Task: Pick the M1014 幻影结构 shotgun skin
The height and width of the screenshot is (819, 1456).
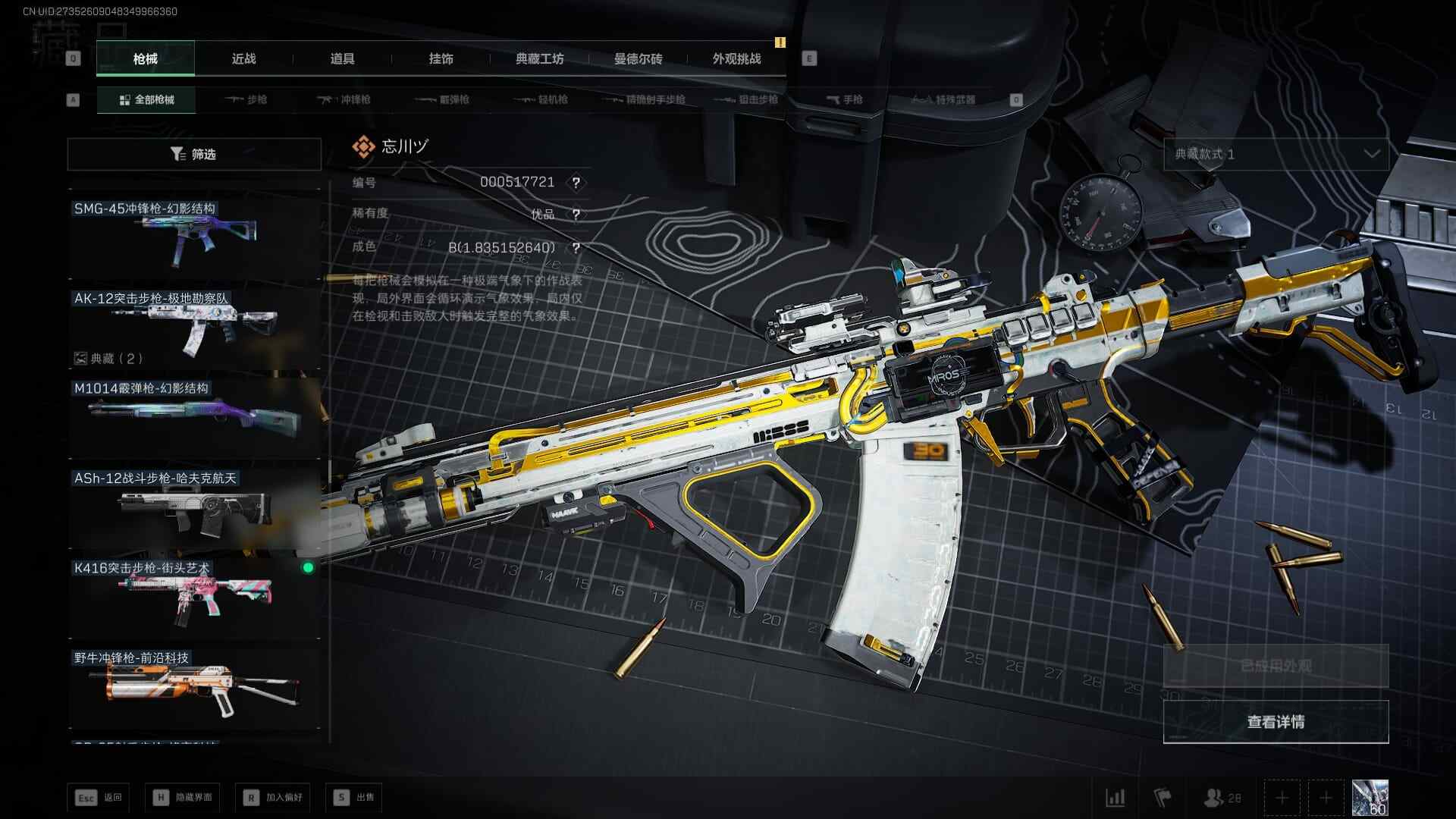Action: click(194, 416)
